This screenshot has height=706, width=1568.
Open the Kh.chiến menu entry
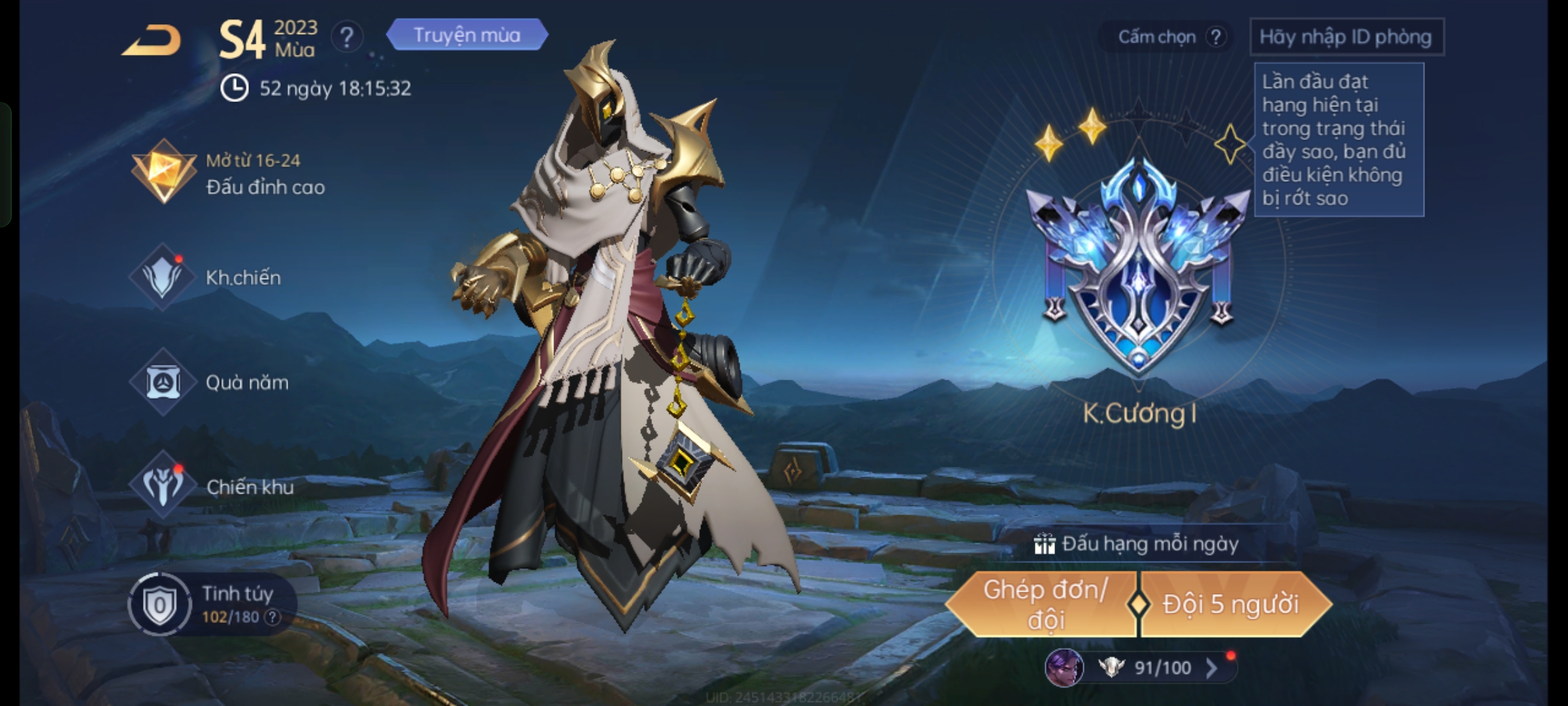[208, 277]
